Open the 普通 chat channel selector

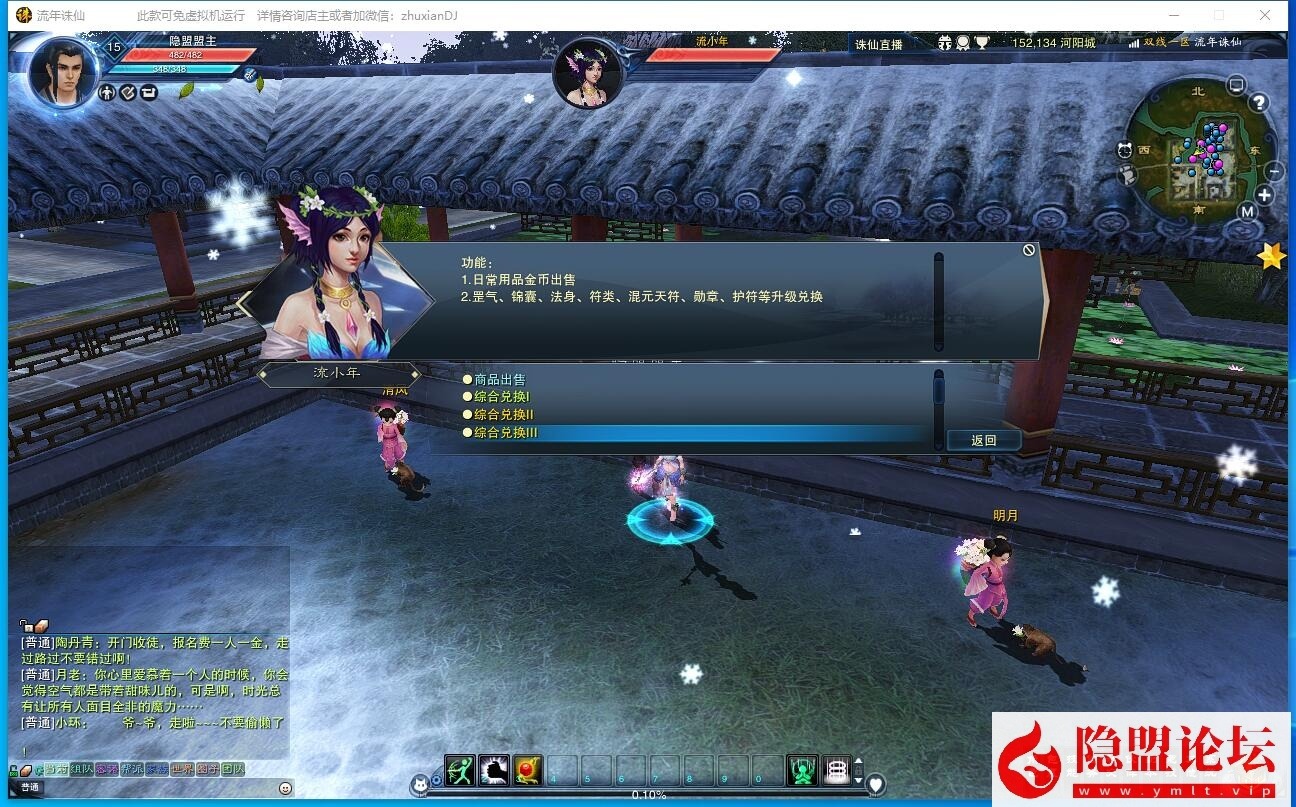click(31, 787)
